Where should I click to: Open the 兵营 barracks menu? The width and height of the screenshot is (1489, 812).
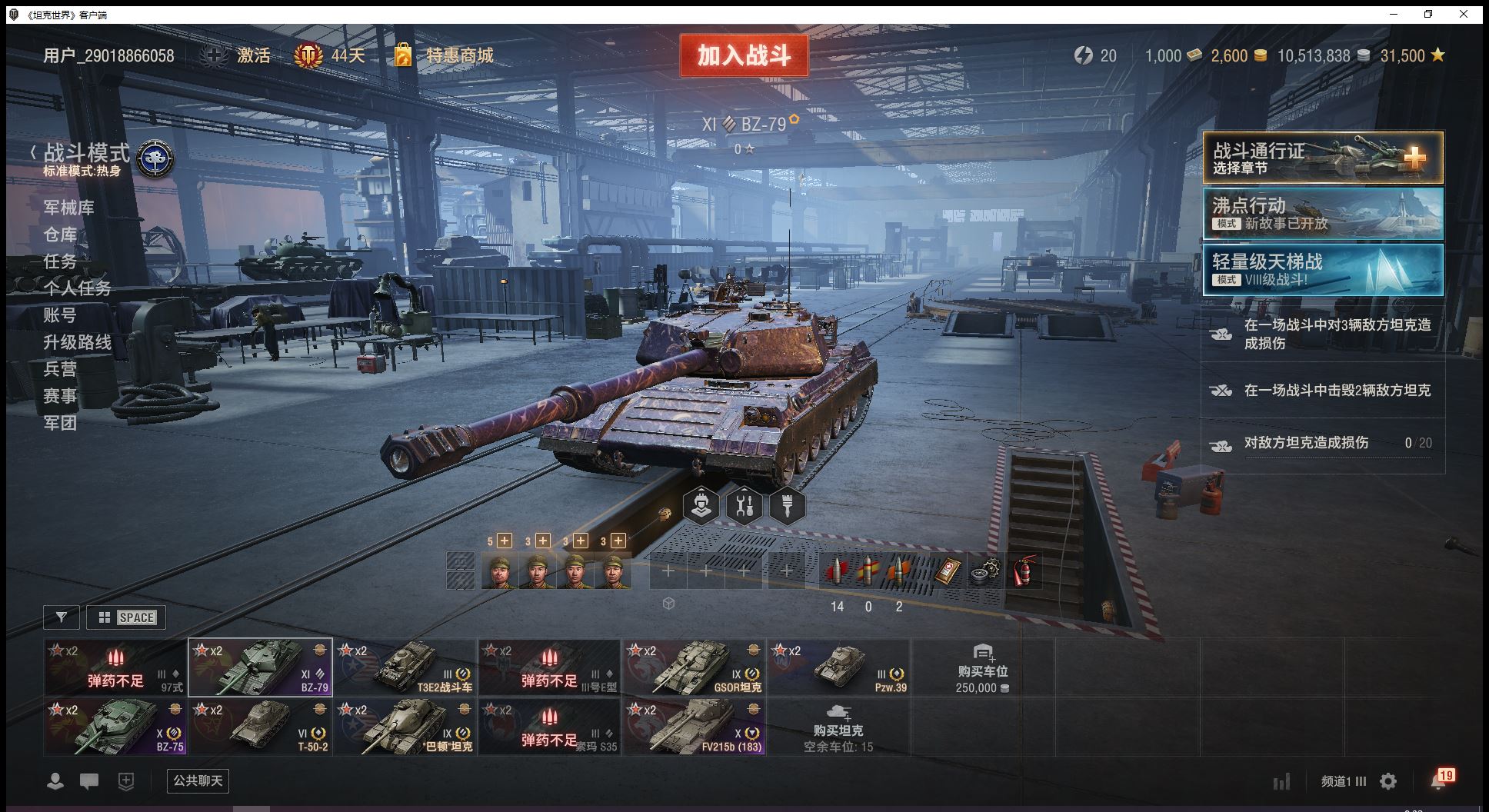pyautogui.click(x=60, y=369)
